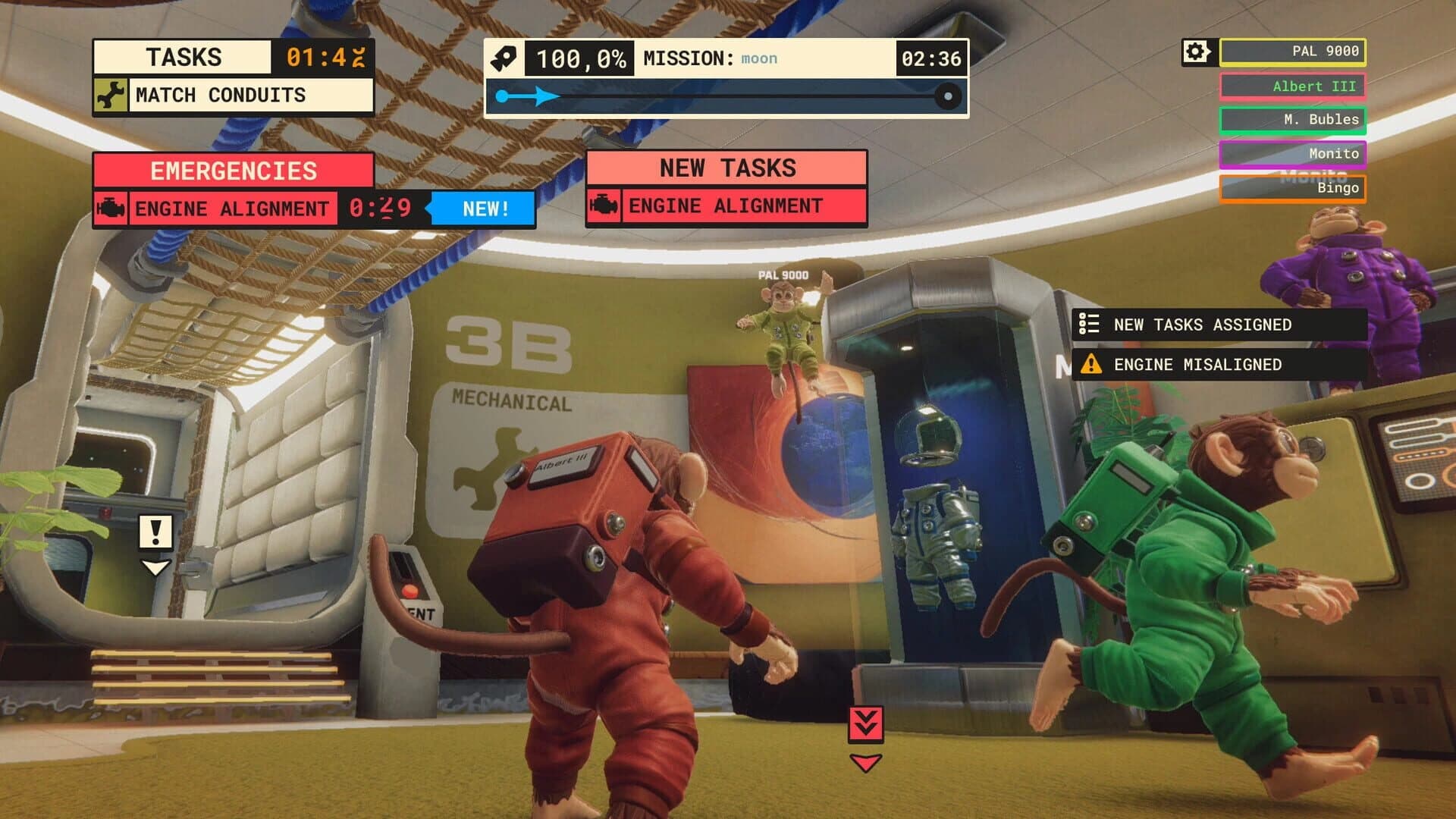Select the red double-chevron waypoint marker

pos(866,724)
